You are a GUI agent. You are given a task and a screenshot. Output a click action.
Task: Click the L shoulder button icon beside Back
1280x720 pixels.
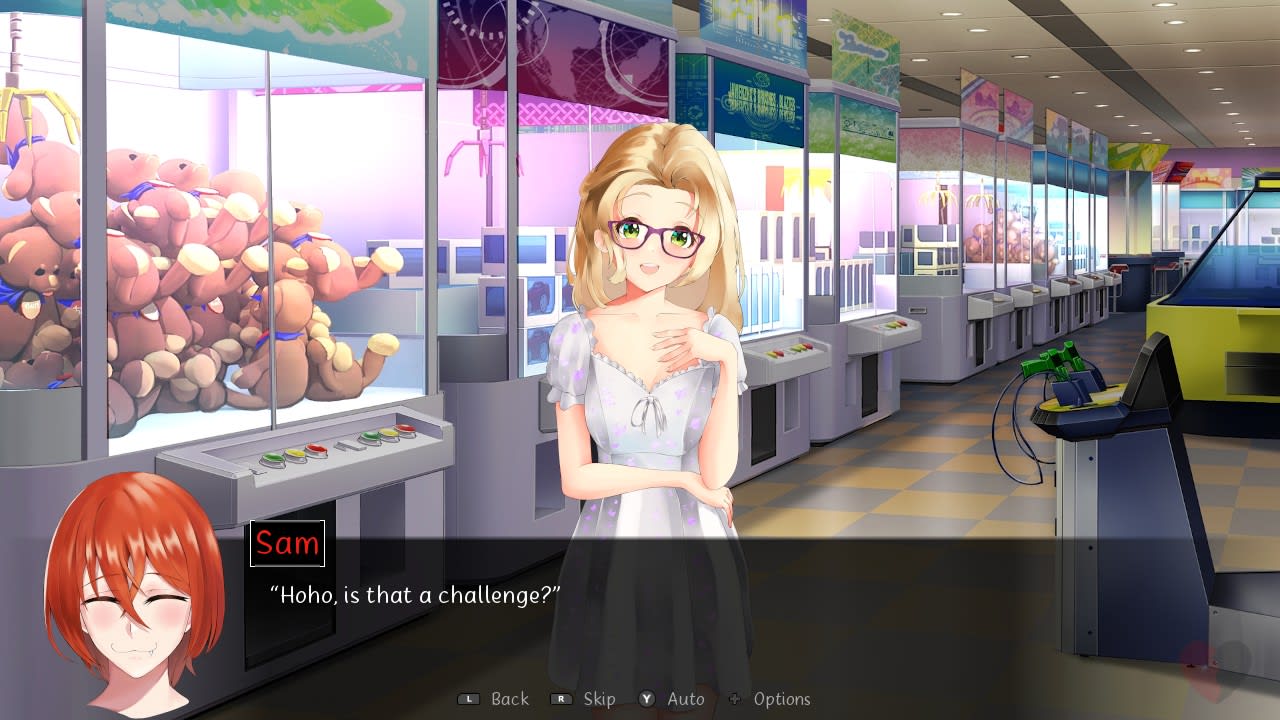[466, 699]
